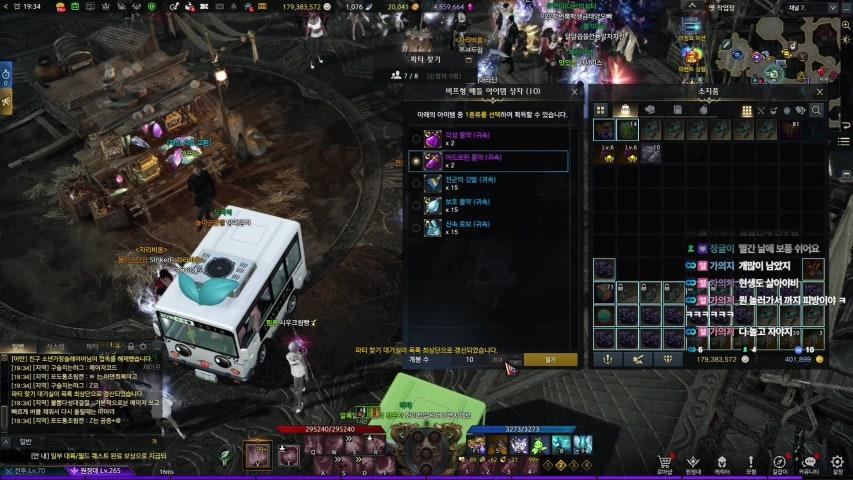The image size is (853, 480).
Task: Open the 길잡이 guide menu icon
Action: [779, 463]
